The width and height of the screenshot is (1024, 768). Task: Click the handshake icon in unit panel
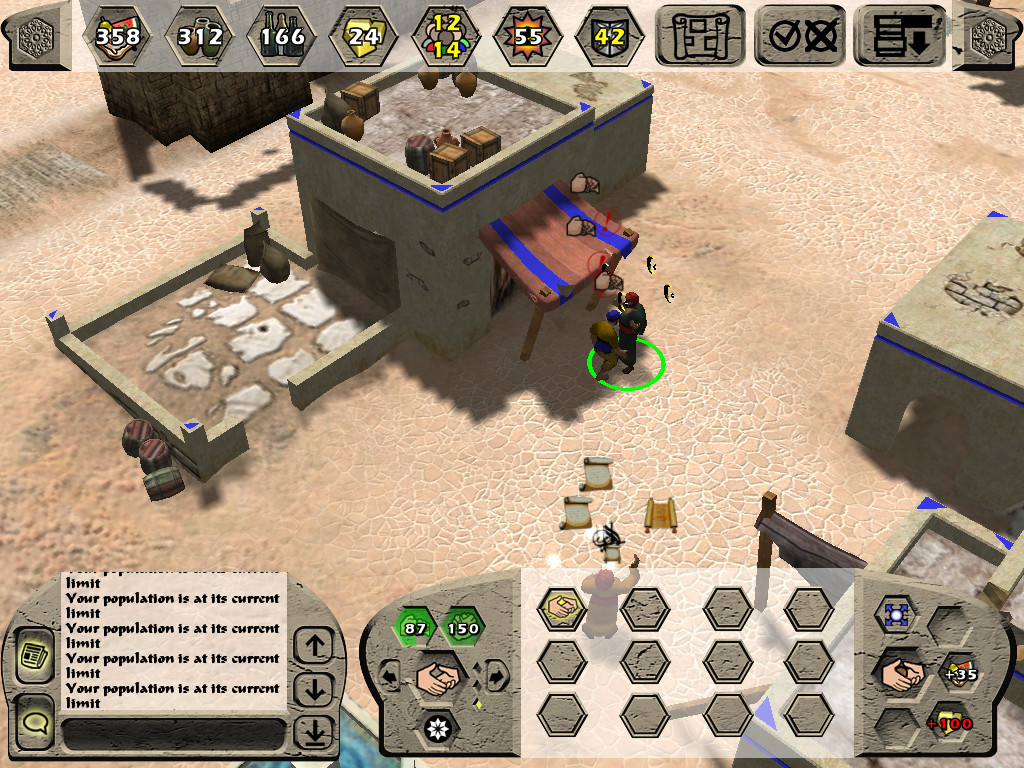pos(437,676)
